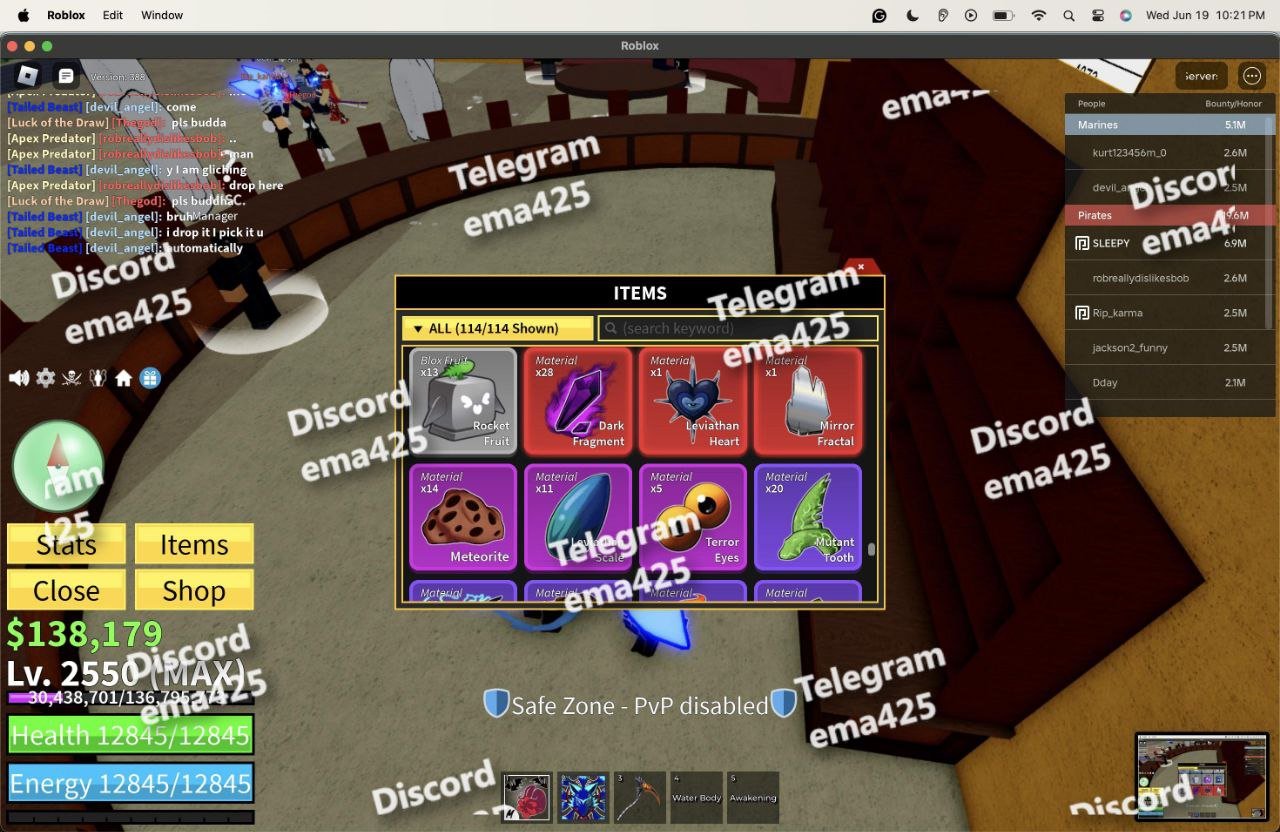The image size is (1280, 832).
Task: Select the Rocket Fruit item
Action: pyautogui.click(x=463, y=401)
